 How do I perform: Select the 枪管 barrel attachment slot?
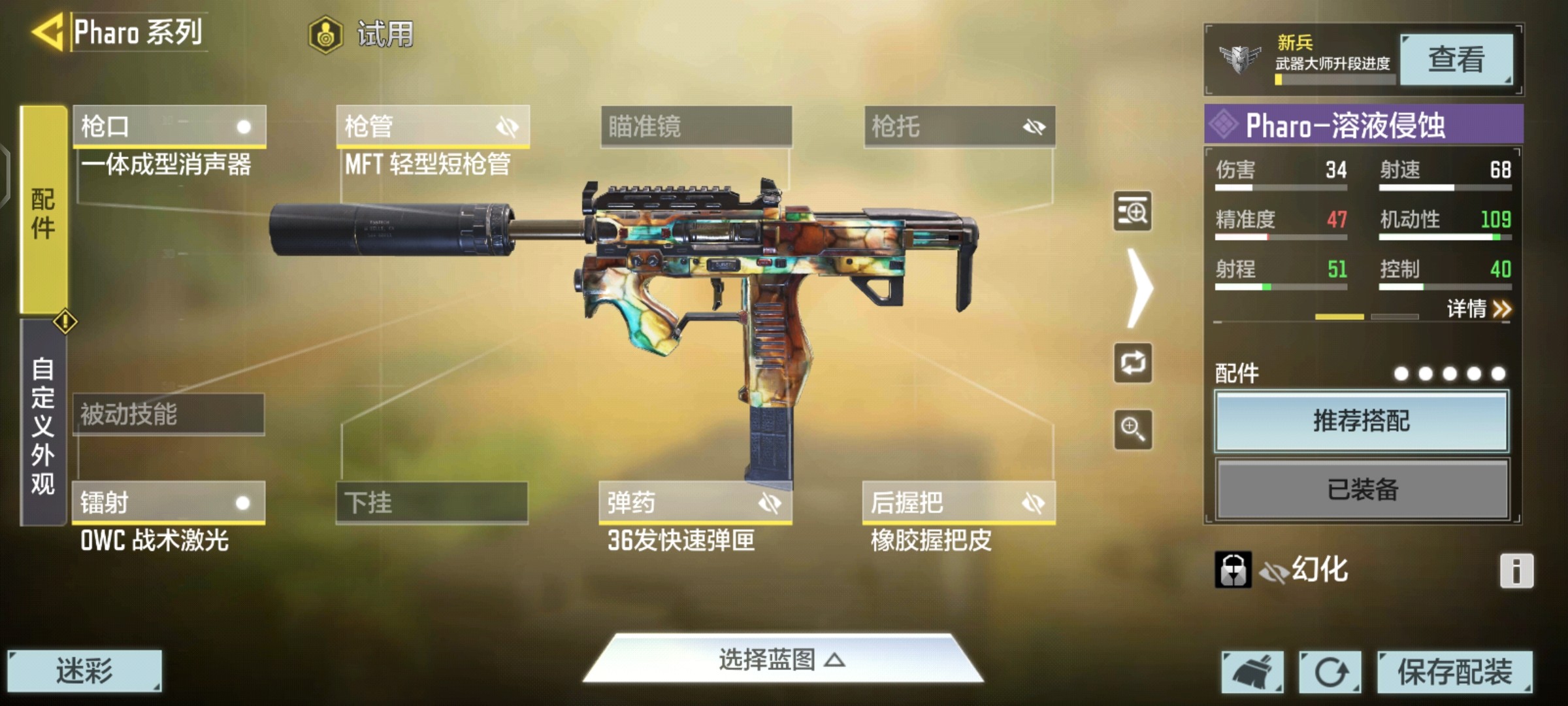tap(433, 126)
